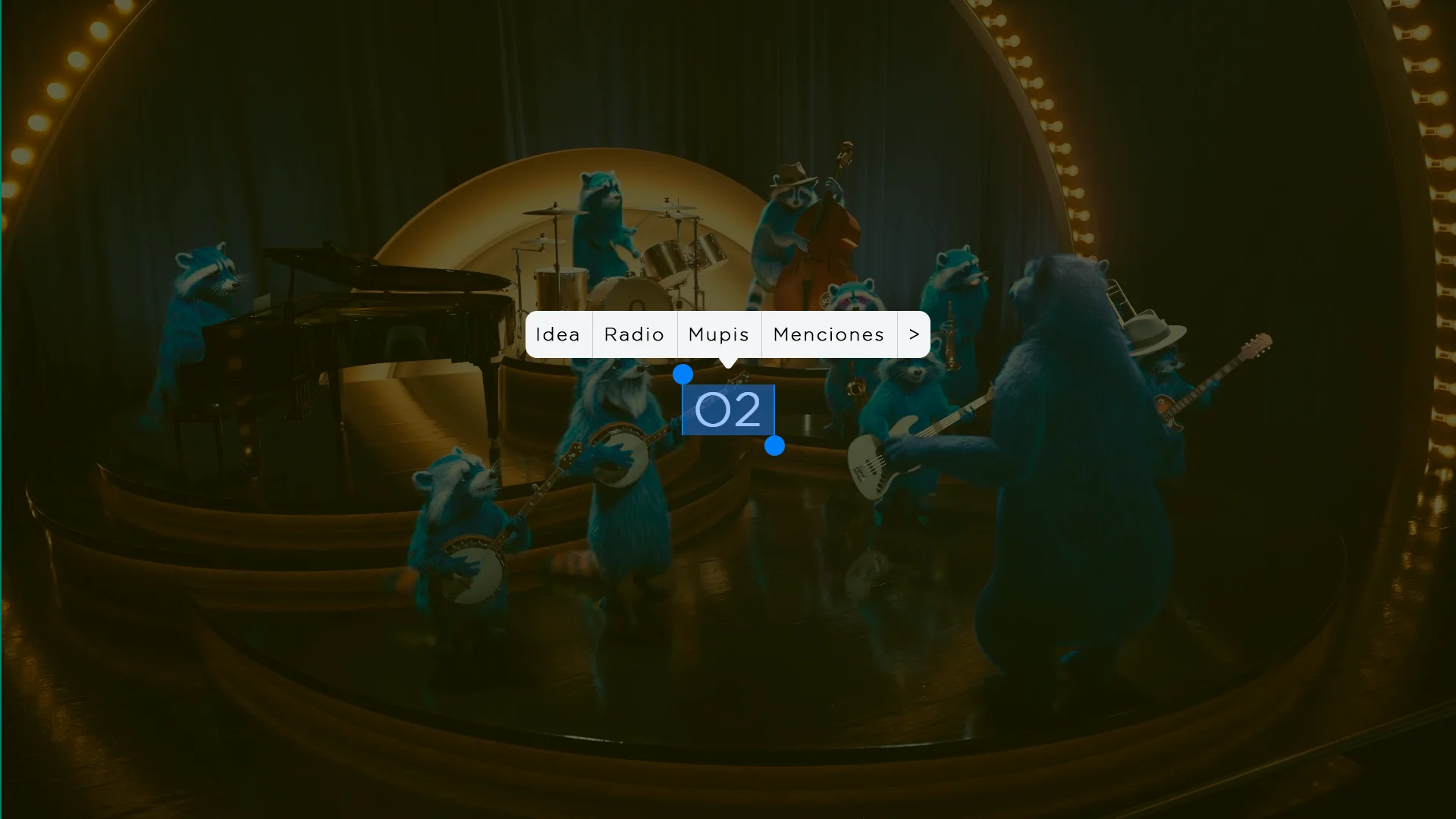The height and width of the screenshot is (819, 1456).
Task: Show more options with the arrow
Action: coord(914,334)
